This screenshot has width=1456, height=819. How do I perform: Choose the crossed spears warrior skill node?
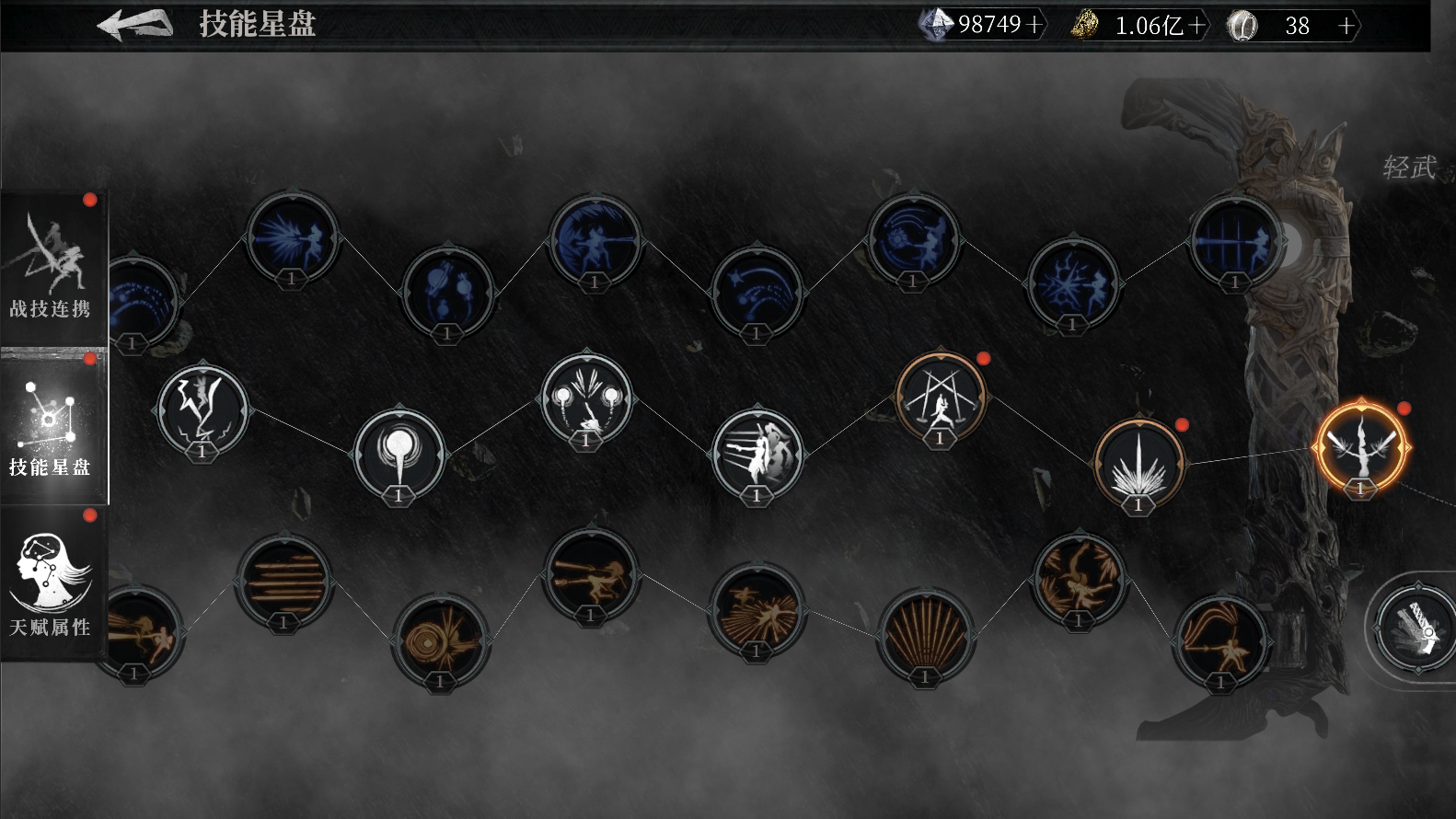click(x=940, y=398)
